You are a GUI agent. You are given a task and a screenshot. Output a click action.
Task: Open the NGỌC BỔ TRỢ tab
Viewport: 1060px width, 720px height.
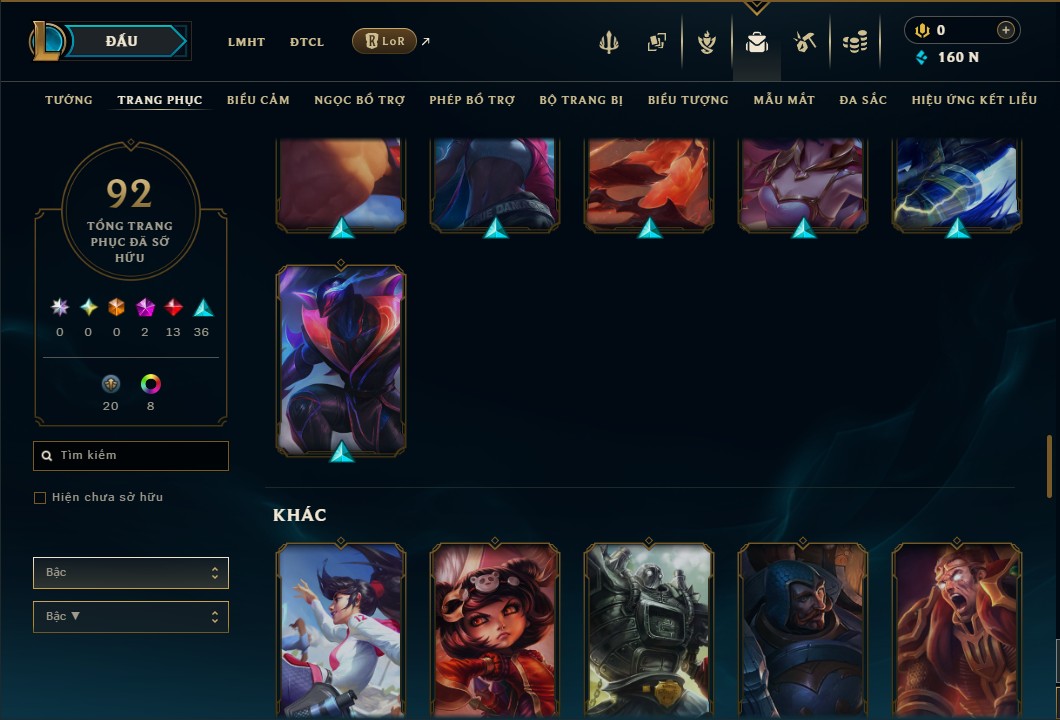(360, 100)
